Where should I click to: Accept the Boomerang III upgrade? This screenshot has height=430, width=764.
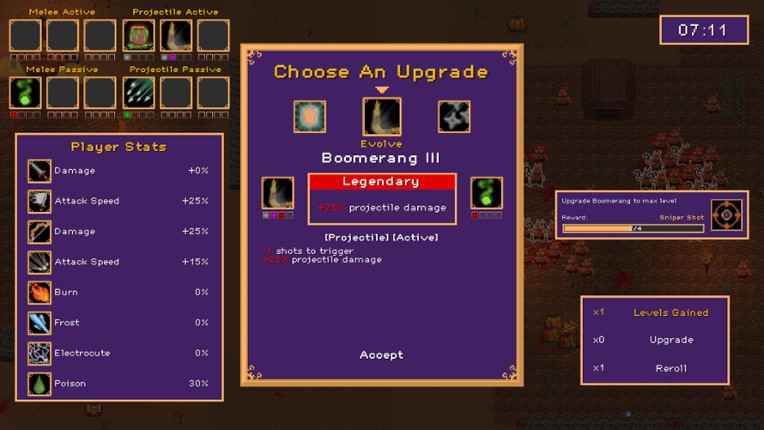coord(381,355)
